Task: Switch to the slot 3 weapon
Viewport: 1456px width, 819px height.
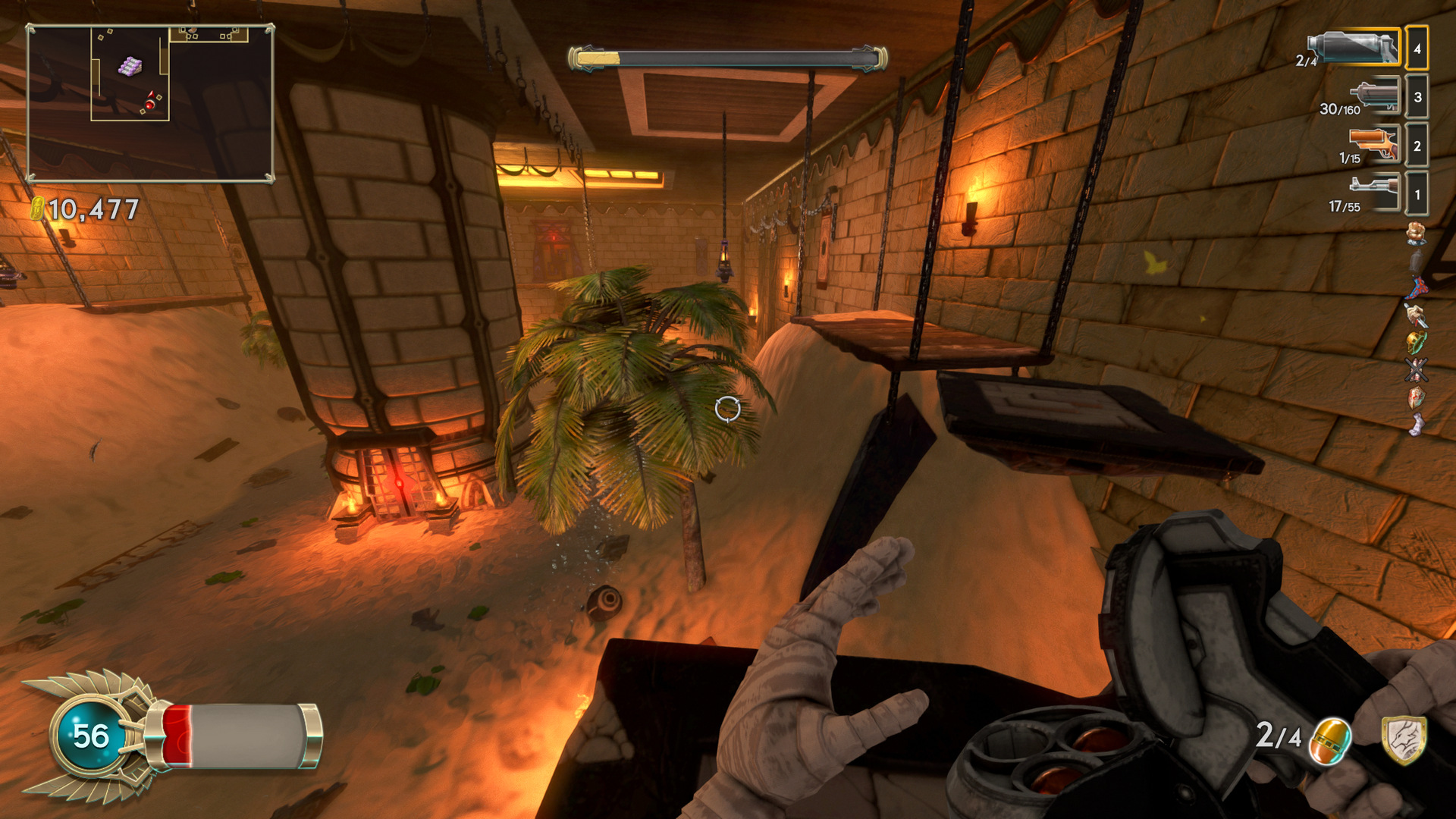Action: pos(1374,96)
